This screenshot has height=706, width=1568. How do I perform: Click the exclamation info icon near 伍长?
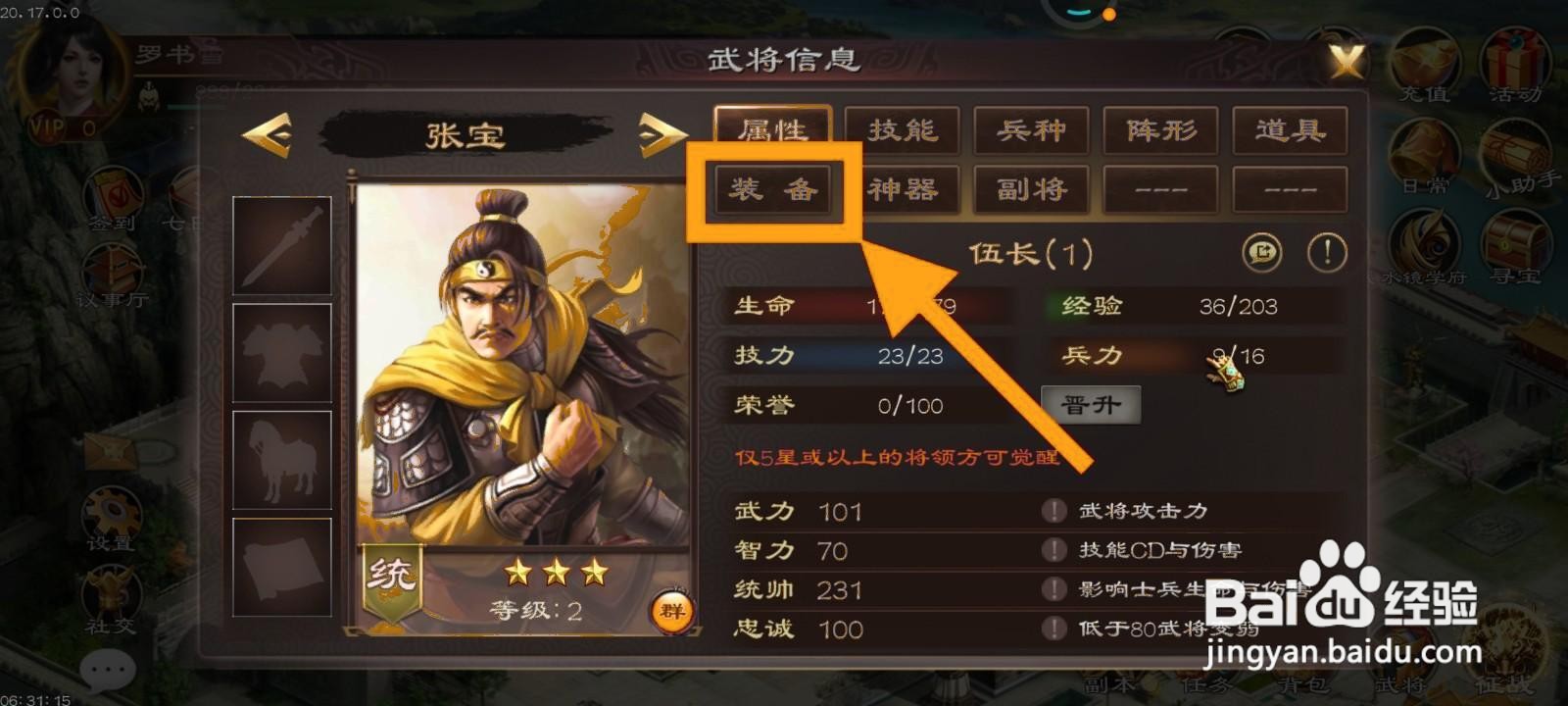[1326, 253]
